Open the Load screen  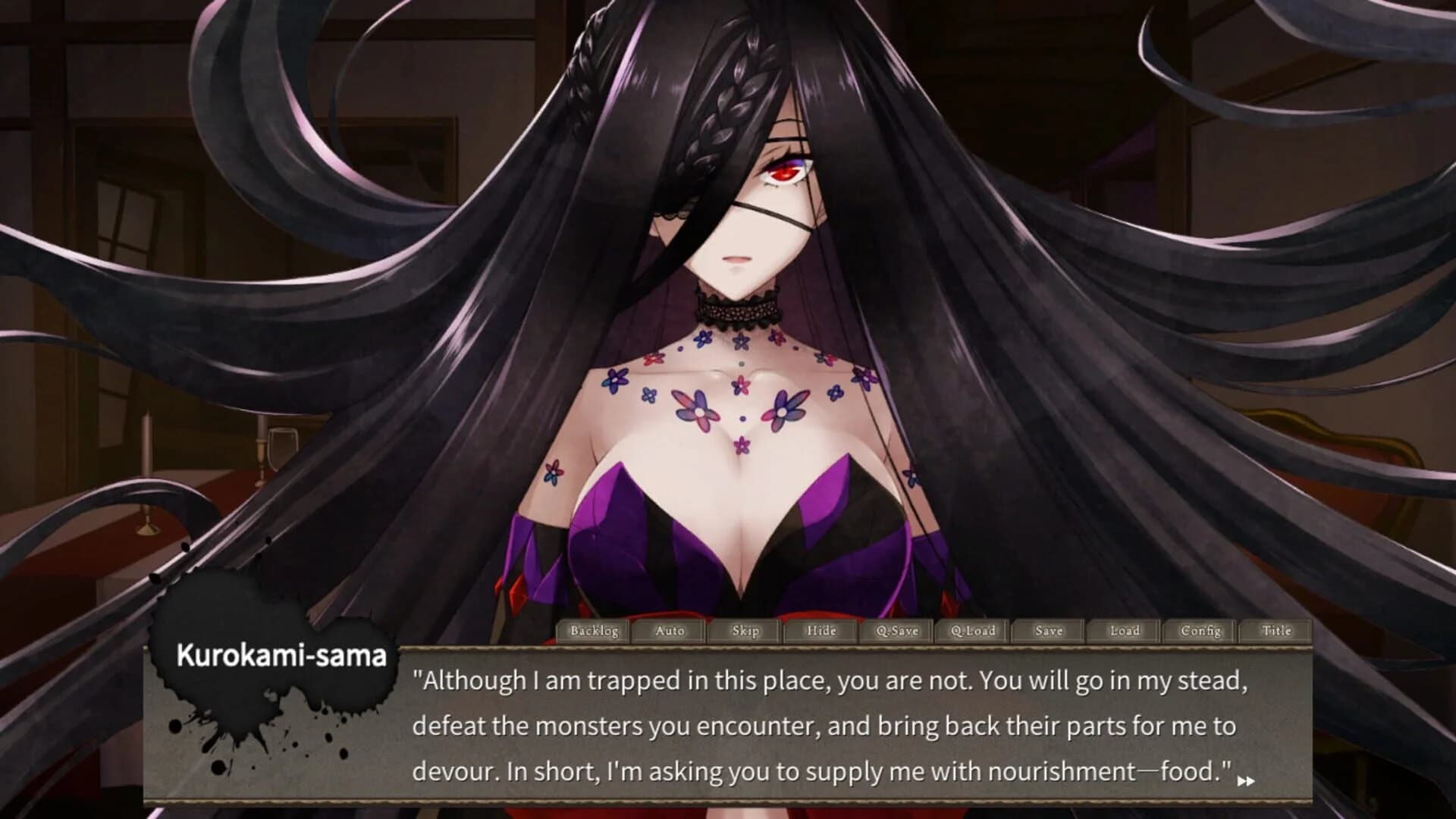point(1125,630)
